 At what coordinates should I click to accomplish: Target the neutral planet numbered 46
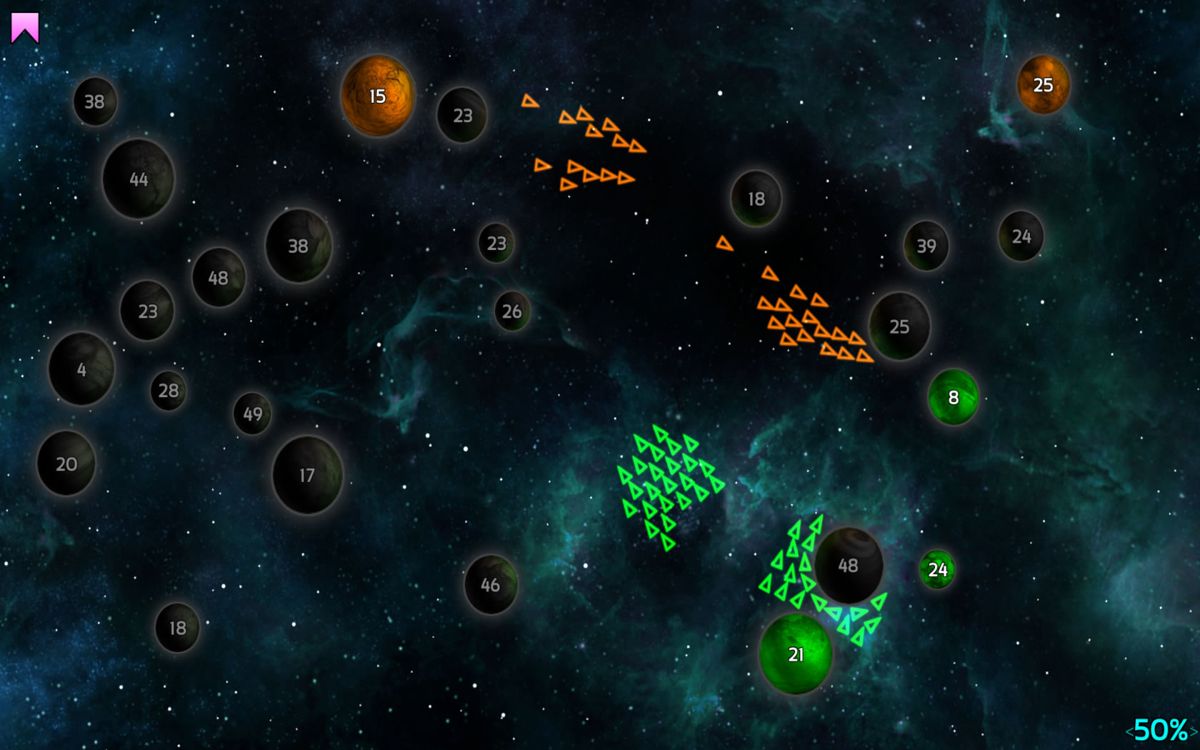coord(490,585)
